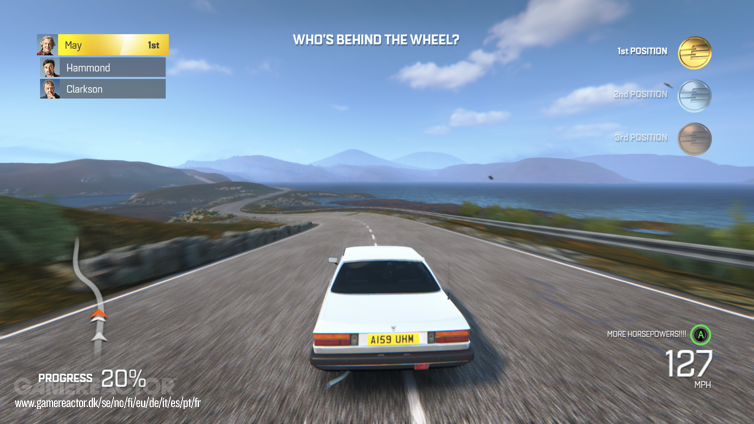Select the silver 2nd position medal
754x424 pixels.
(694, 95)
